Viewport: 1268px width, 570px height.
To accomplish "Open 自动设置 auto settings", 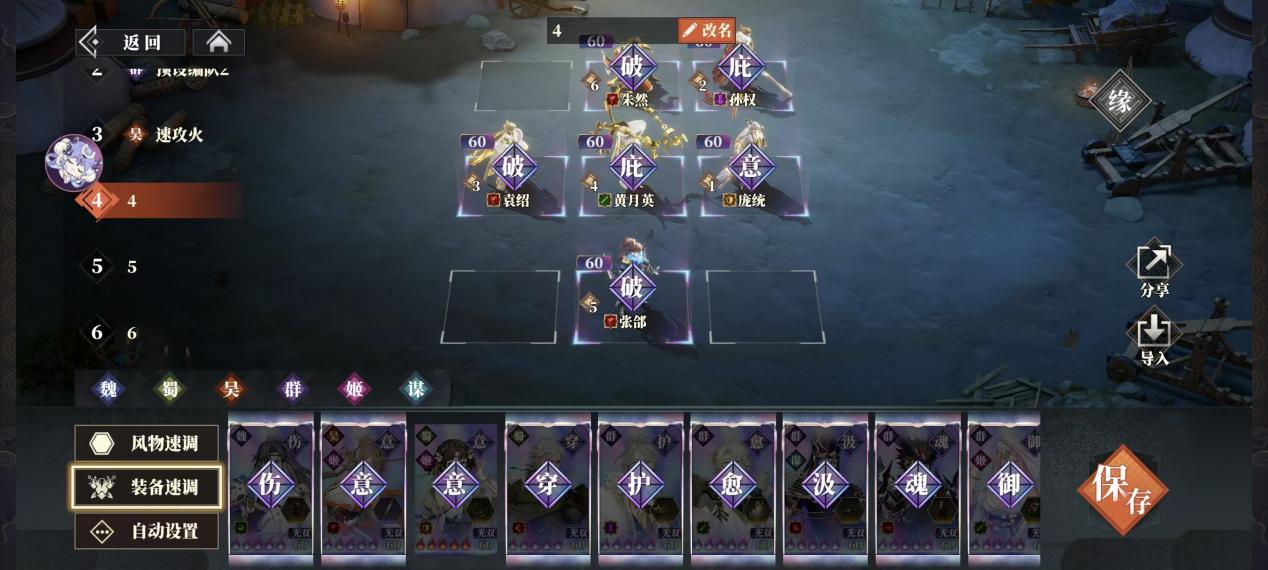I will coord(146,531).
